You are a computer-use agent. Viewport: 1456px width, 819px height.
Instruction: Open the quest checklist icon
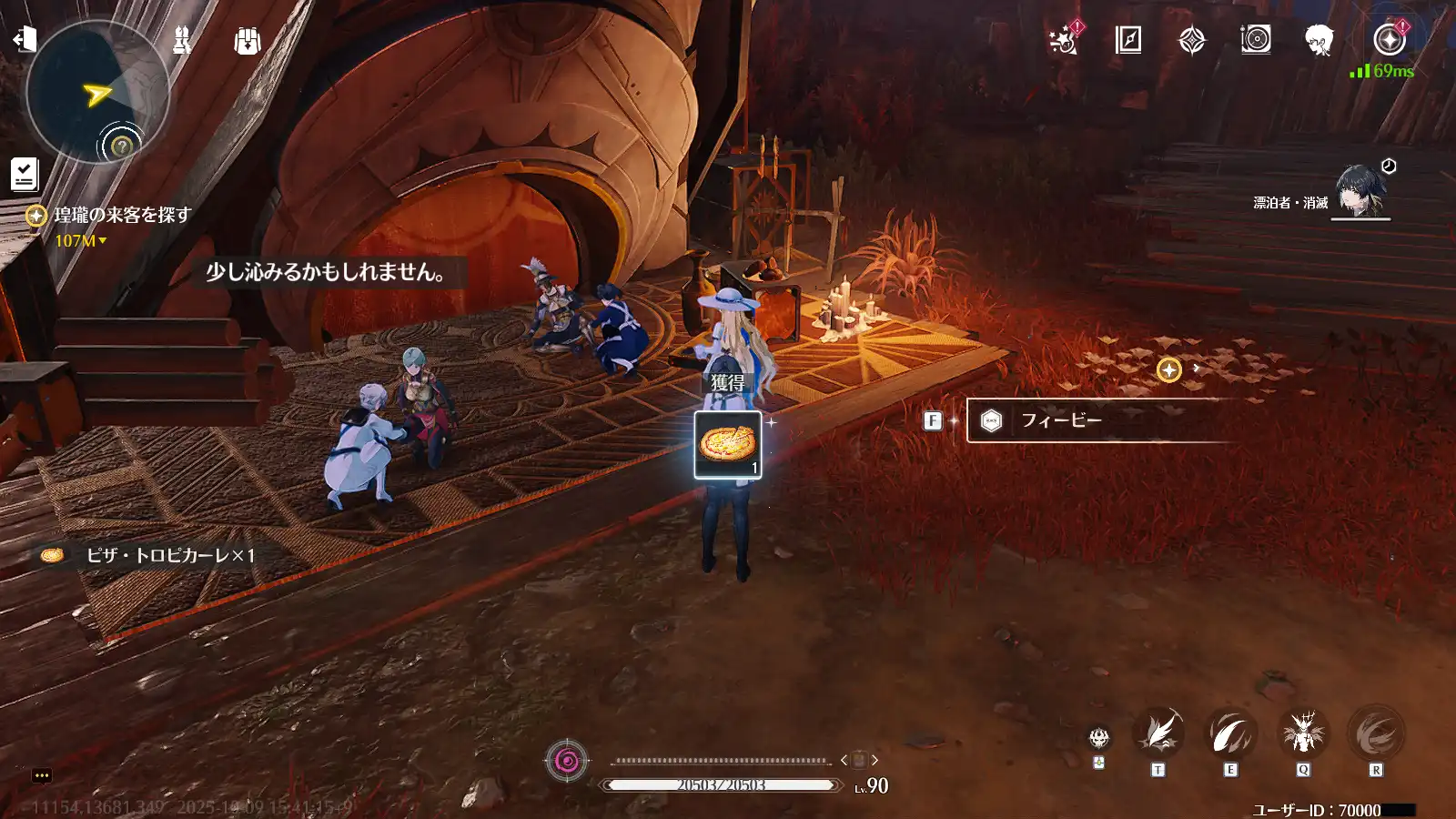(x=25, y=174)
